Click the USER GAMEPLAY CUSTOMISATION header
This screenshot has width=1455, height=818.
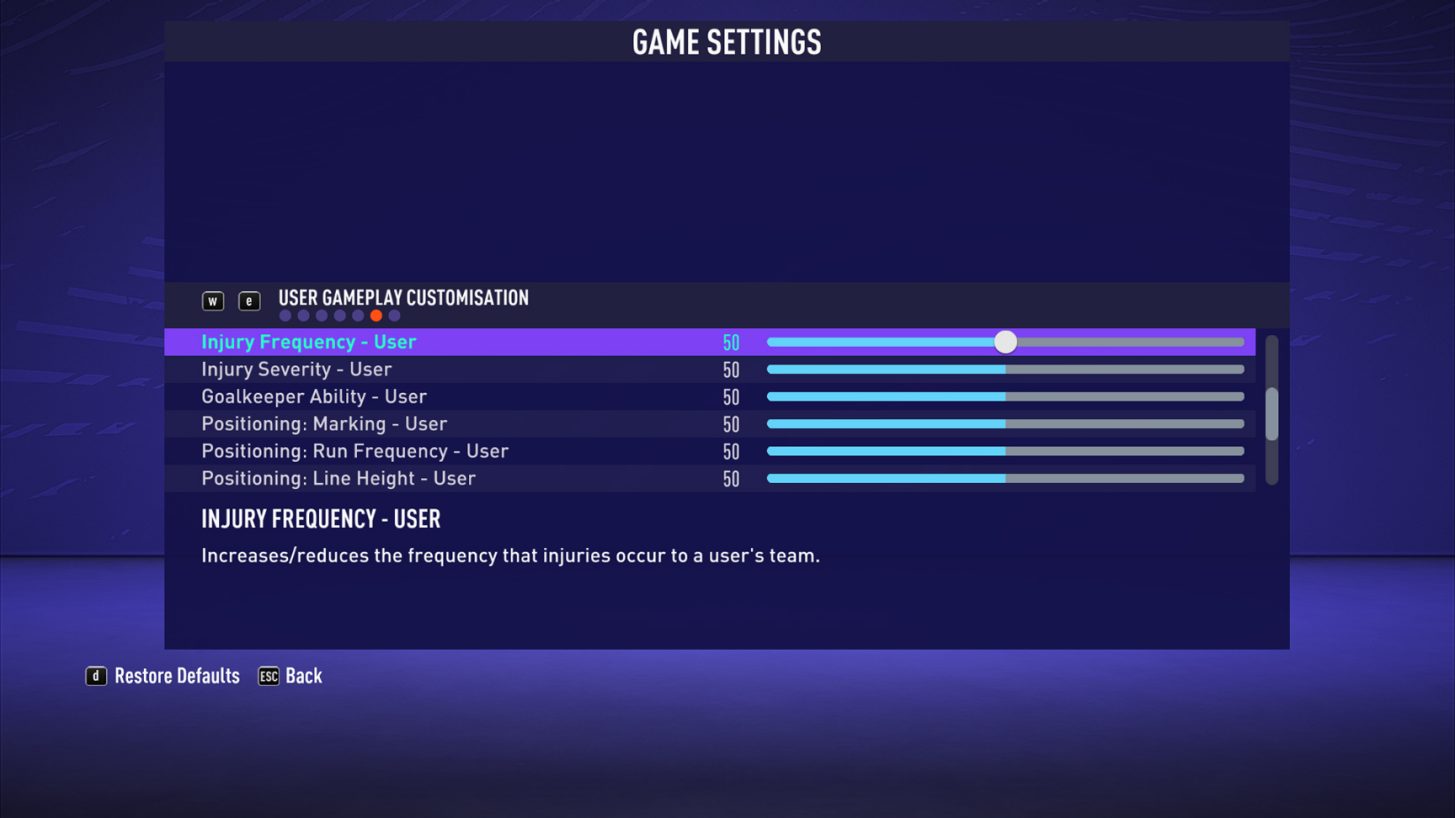(403, 297)
